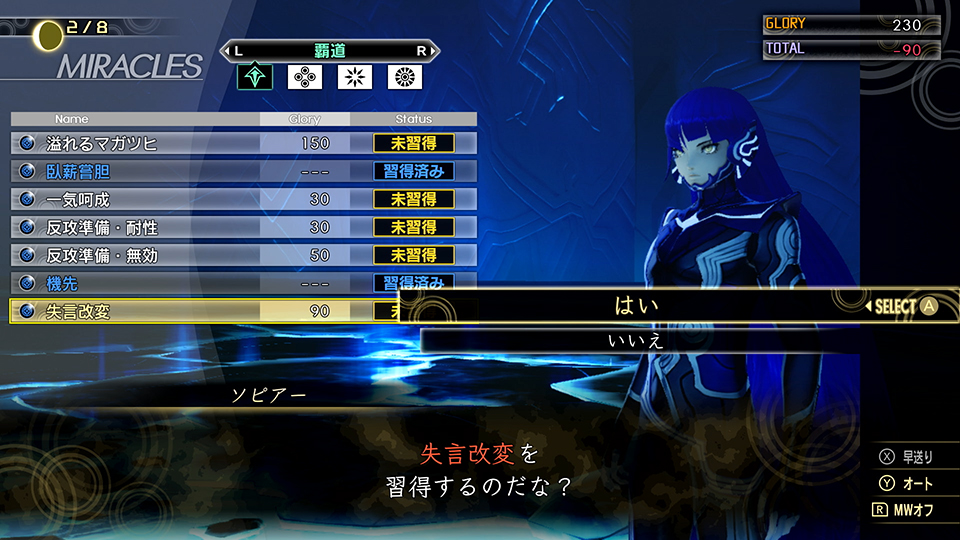Open the four-circles category tab
This screenshot has height=540, width=960.
click(304, 77)
